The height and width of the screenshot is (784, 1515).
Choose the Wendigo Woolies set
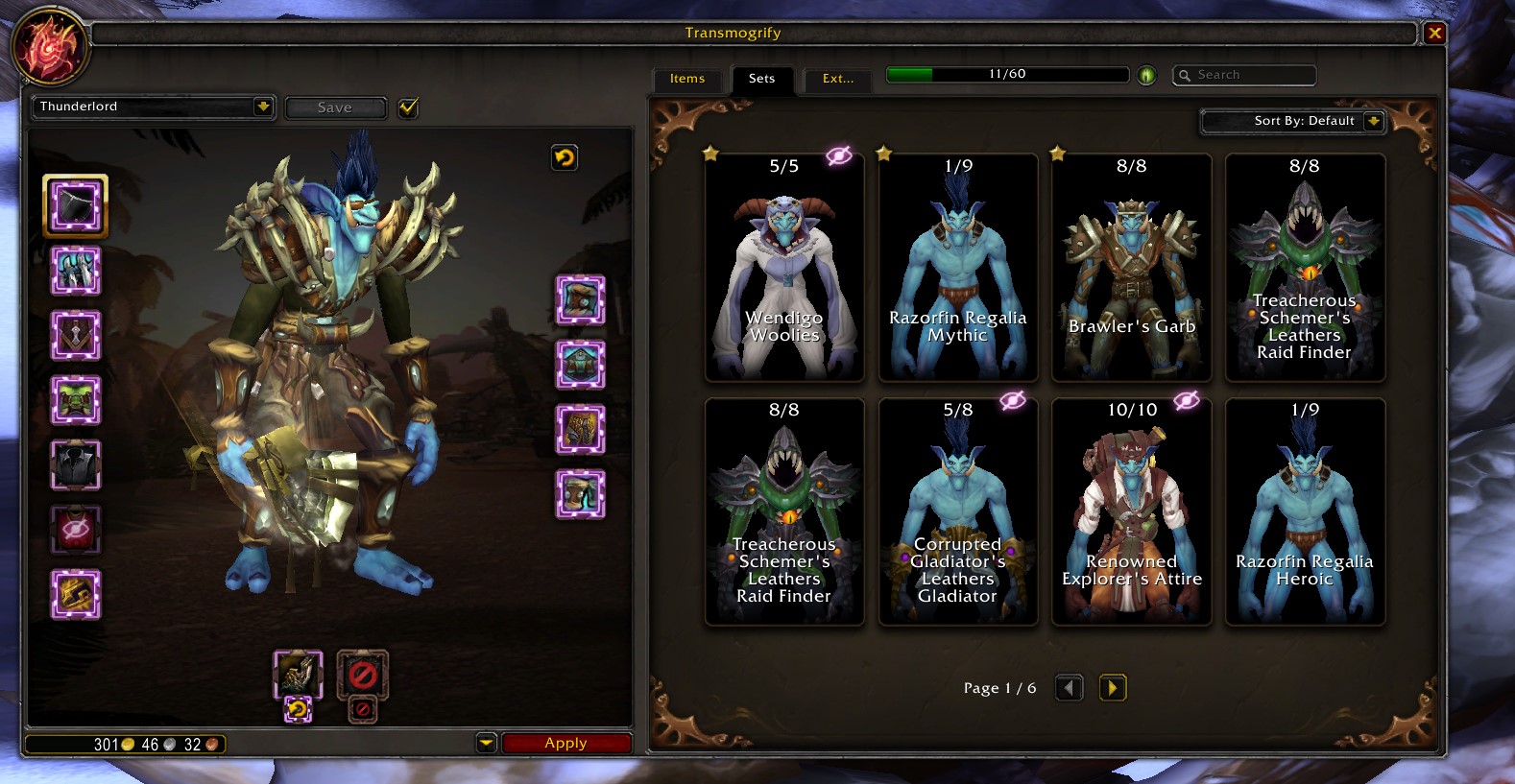pyautogui.click(x=784, y=268)
